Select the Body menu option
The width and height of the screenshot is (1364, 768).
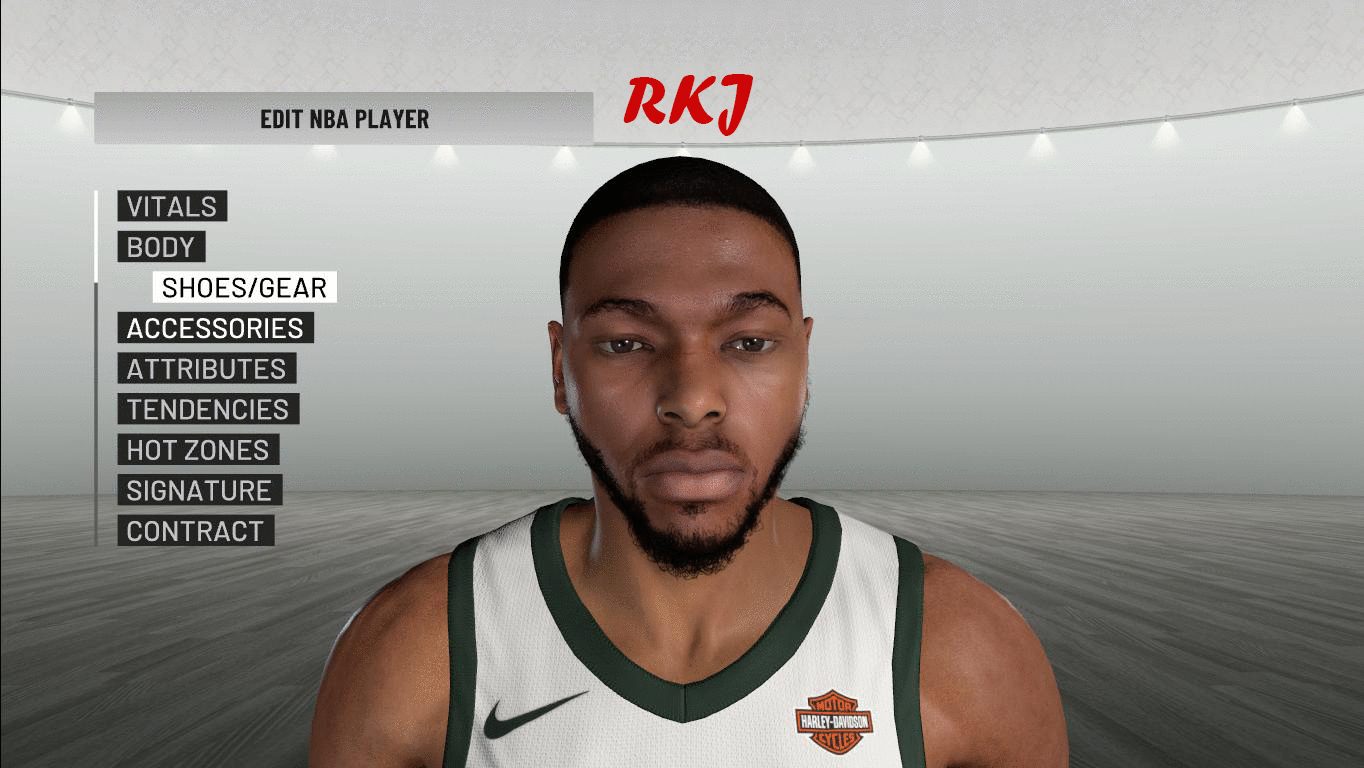(x=161, y=247)
